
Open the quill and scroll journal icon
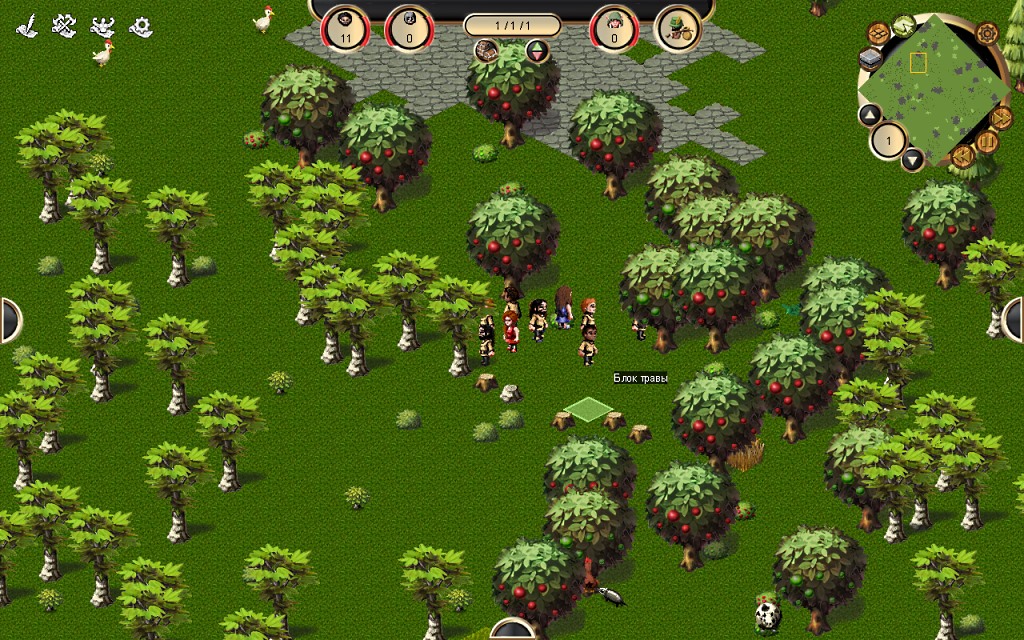click(x=27, y=25)
